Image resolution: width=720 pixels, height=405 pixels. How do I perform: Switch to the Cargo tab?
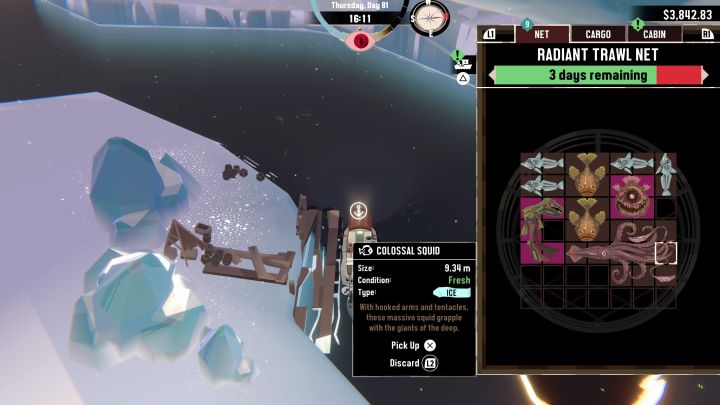[x=598, y=34]
